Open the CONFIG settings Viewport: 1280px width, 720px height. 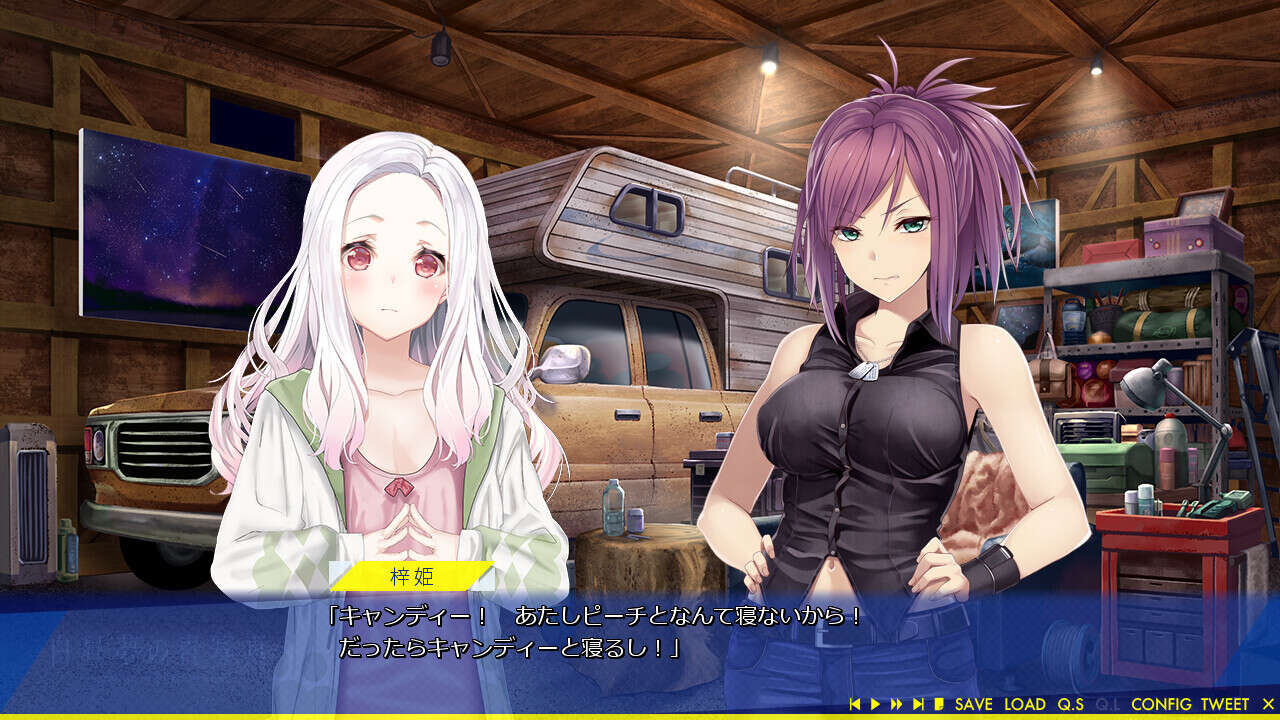[1161, 705]
